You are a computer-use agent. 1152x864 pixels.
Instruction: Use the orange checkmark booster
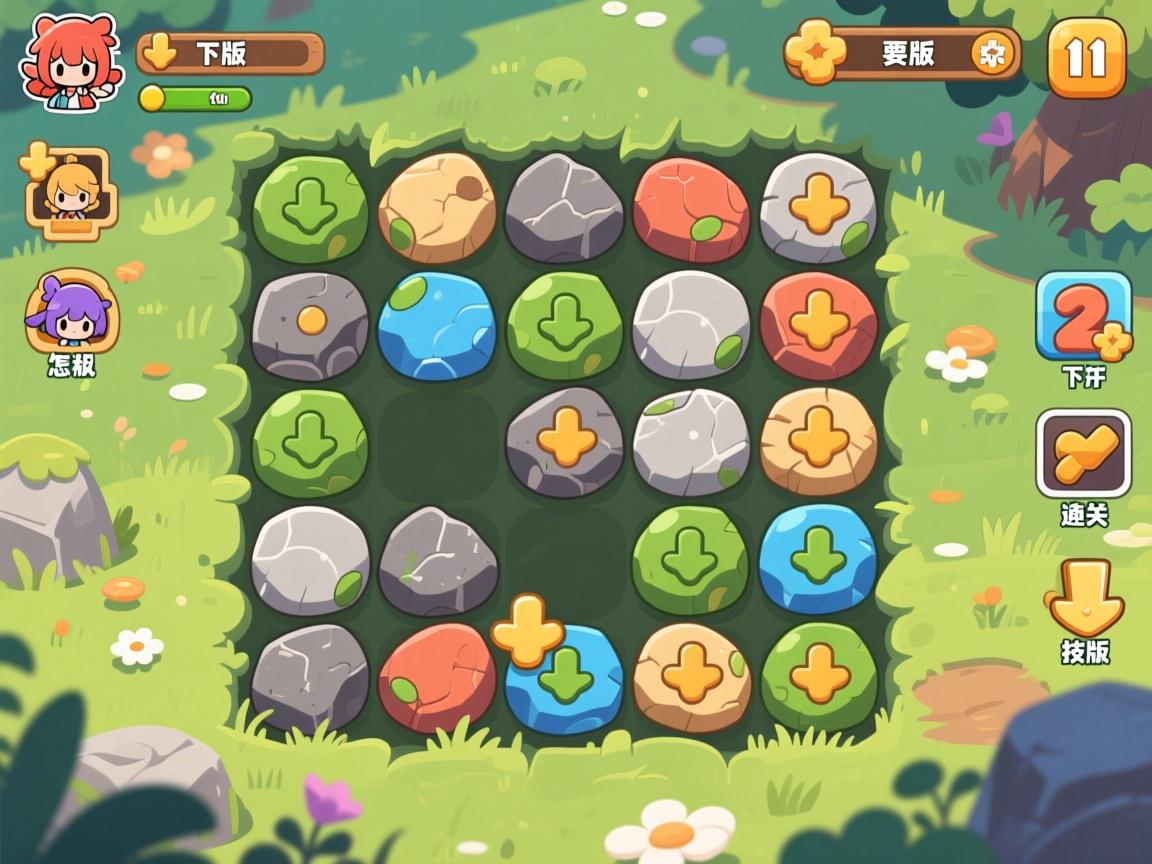pyautogui.click(x=1083, y=453)
